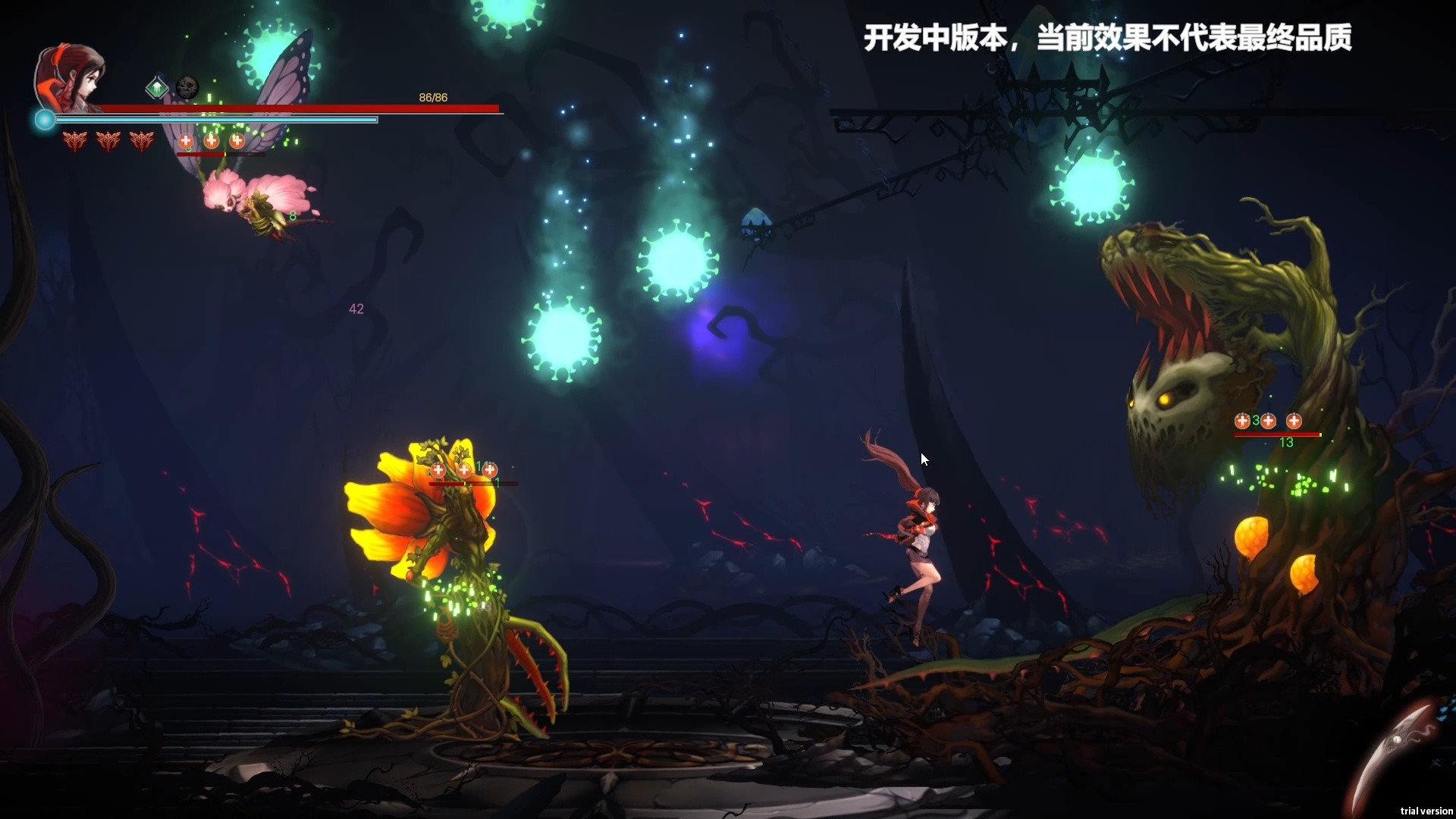
Task: Click the leftmost plus badge above the sunflower creature
Action: (x=438, y=470)
